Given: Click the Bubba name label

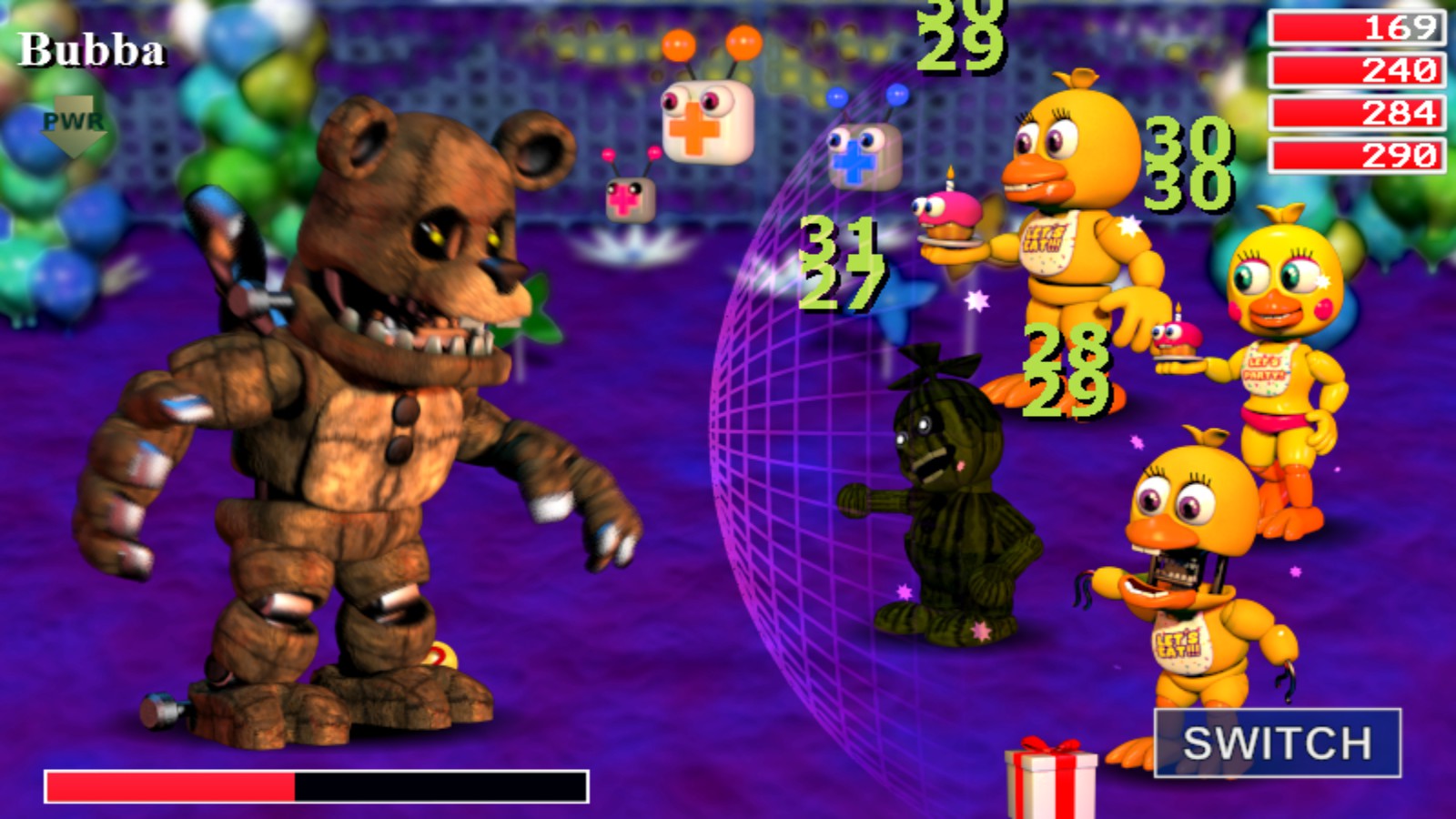Looking at the screenshot, I should tap(91, 51).
